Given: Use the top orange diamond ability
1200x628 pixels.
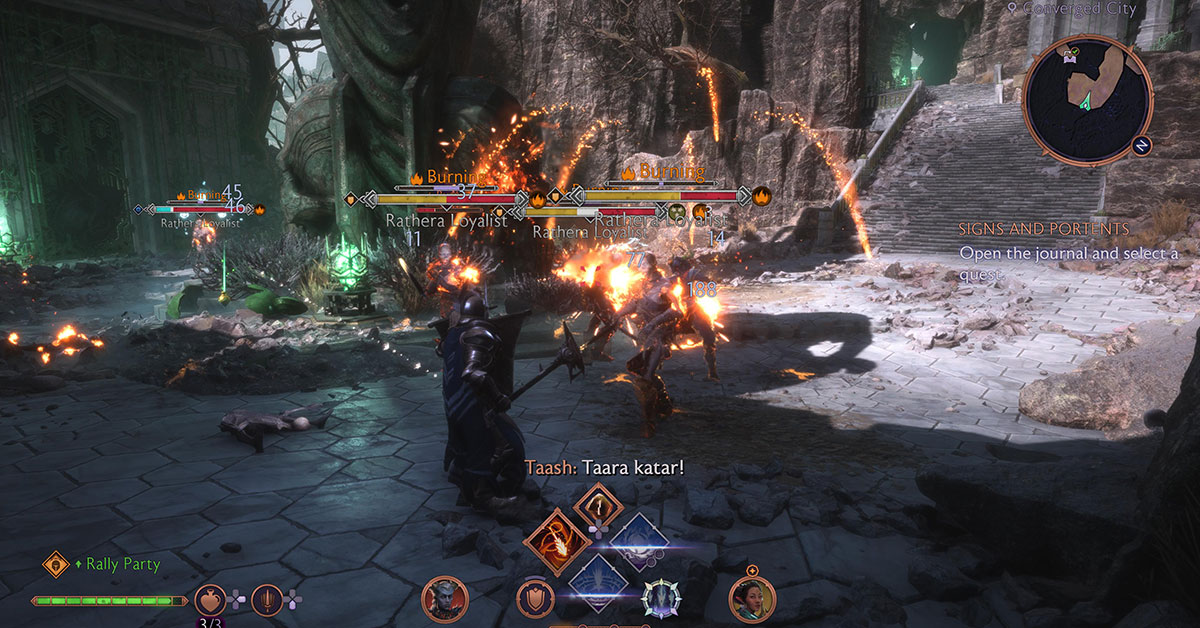Looking at the screenshot, I should pos(598,508).
